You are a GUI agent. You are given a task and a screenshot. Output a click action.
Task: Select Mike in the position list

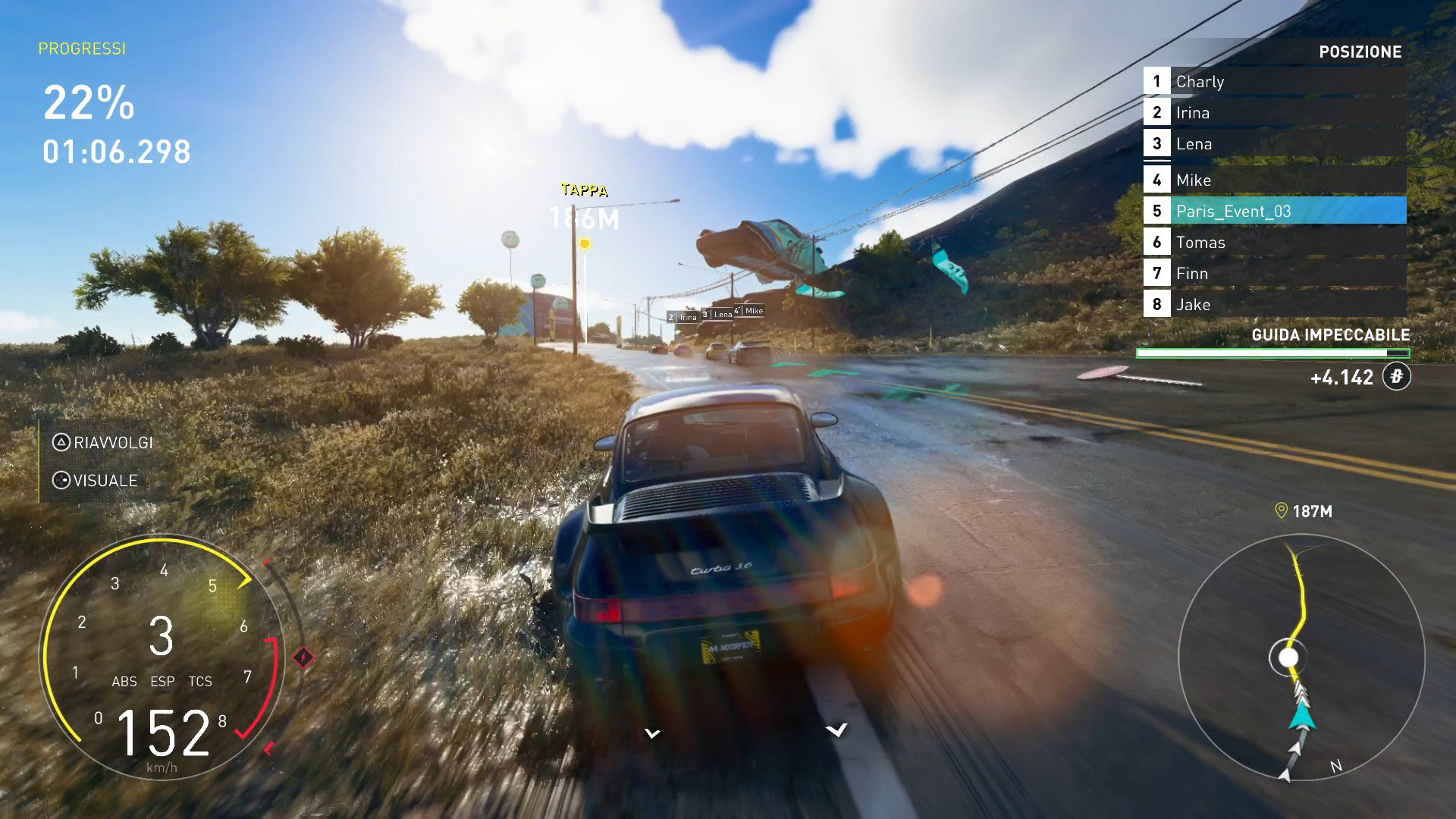(x=1274, y=180)
